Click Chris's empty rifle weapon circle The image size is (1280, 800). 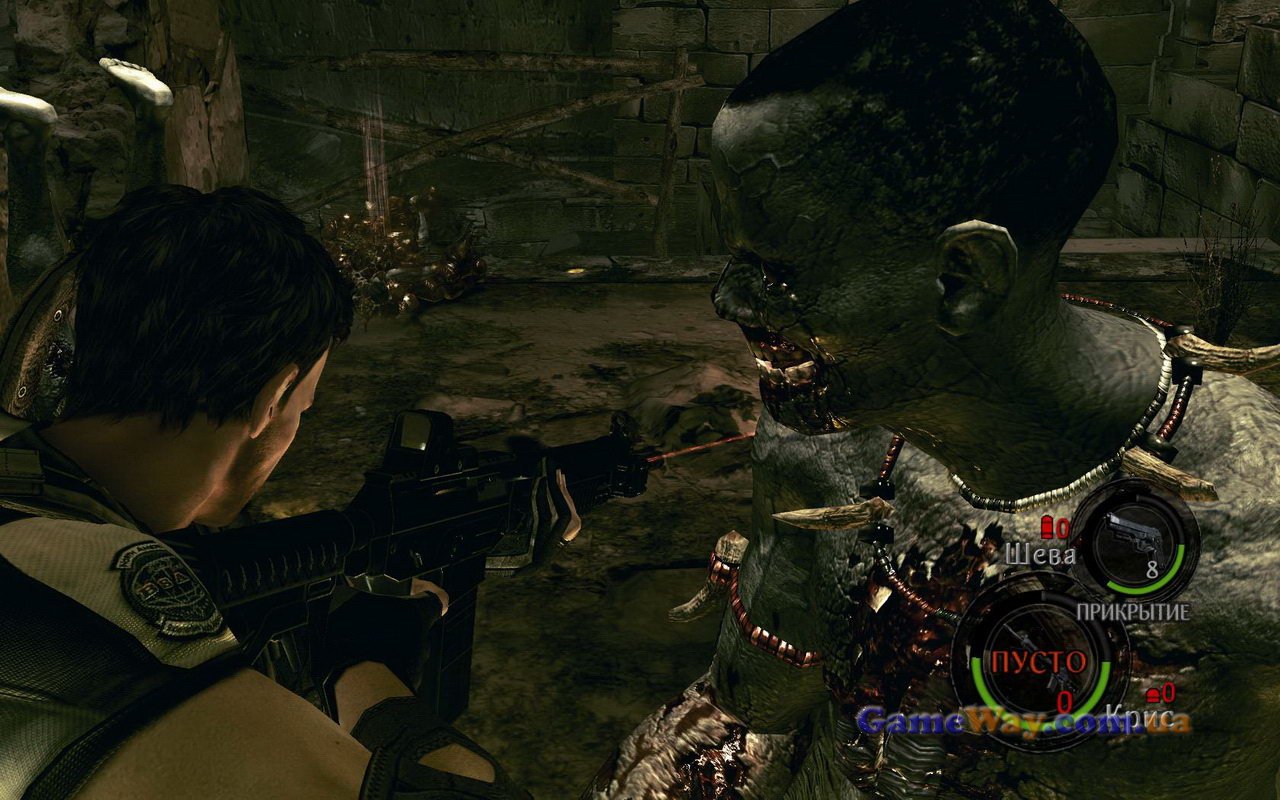(1039, 661)
